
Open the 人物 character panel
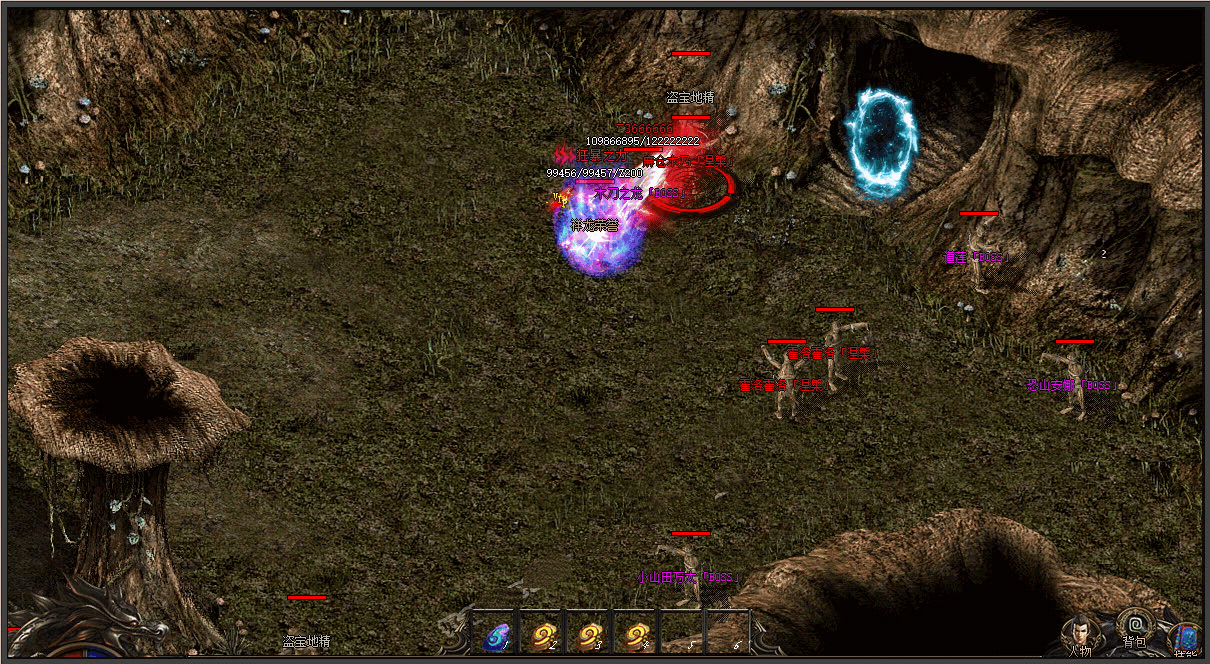click(1080, 634)
